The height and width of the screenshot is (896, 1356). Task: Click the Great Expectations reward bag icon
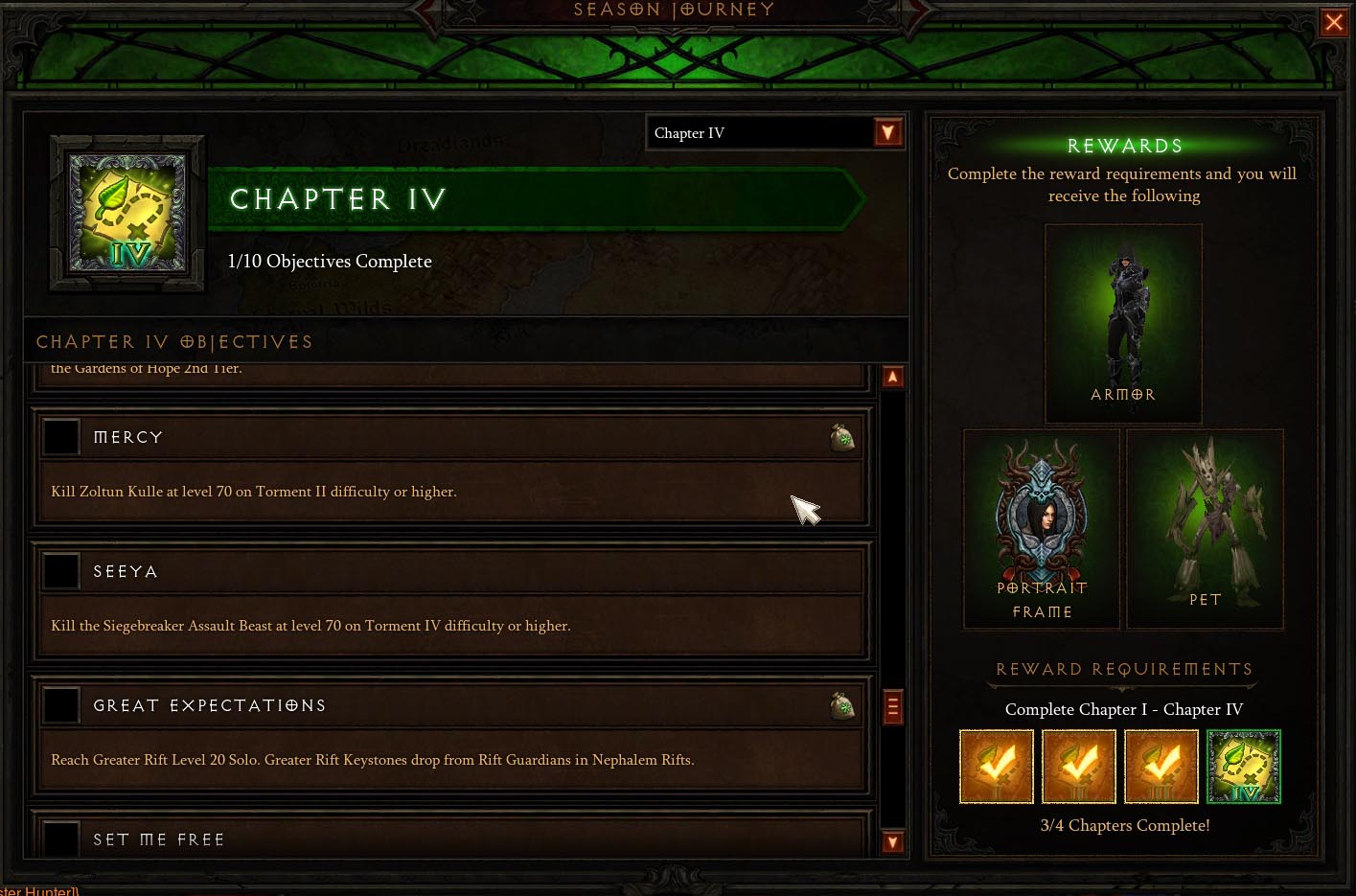[842, 706]
